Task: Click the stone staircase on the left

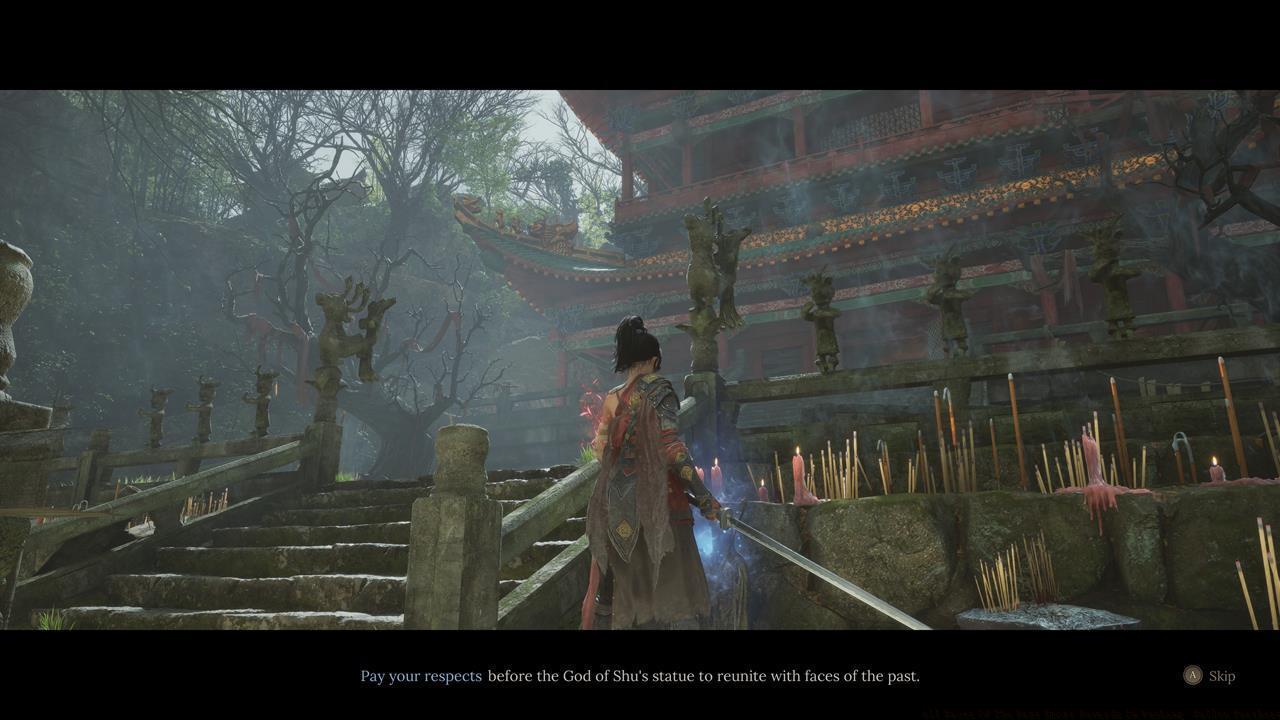Action: (x=250, y=560)
